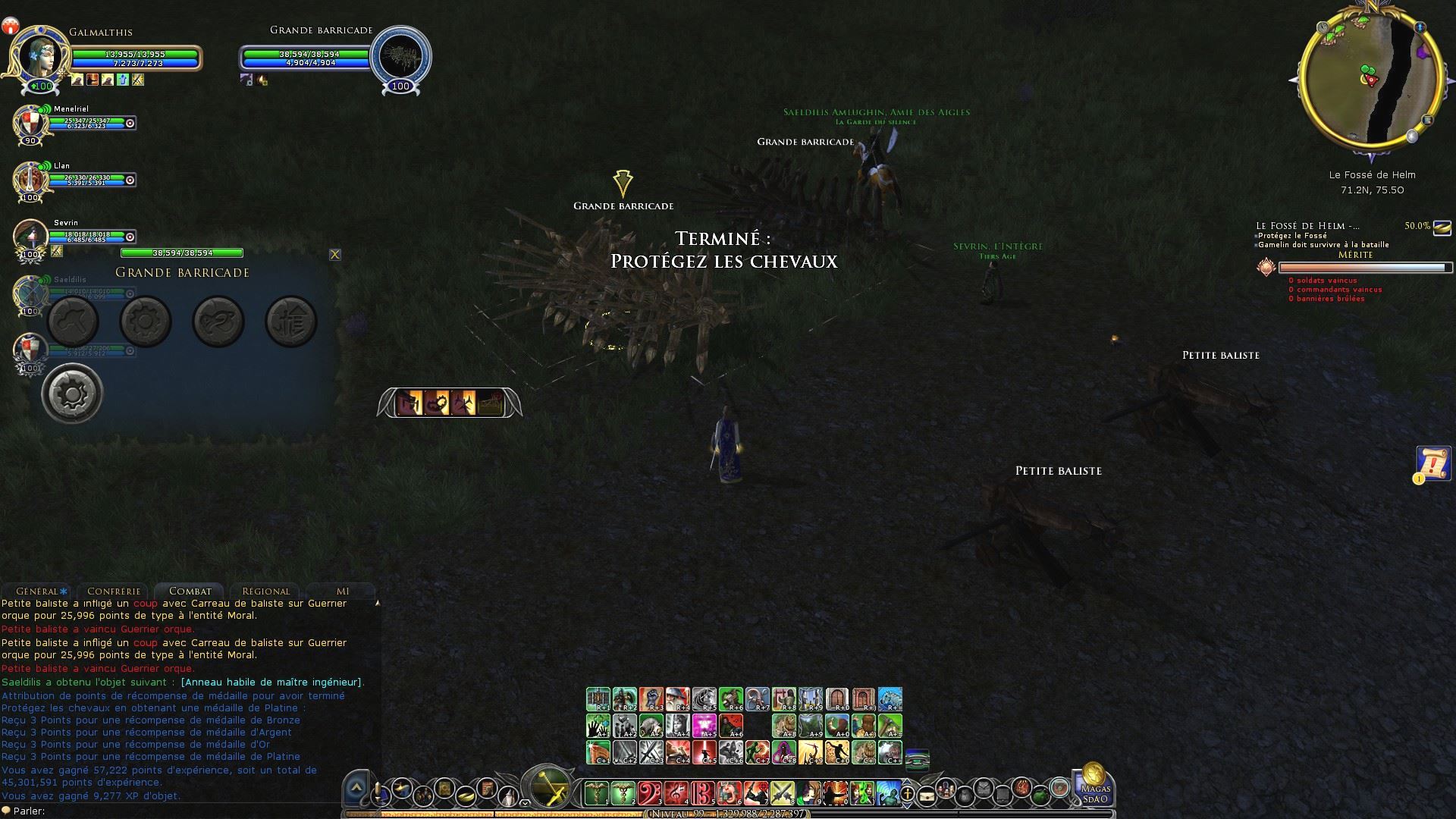Open the minimap of Le Fossé de Helm
Screen dimensions: 1456x819
(x=1370, y=76)
